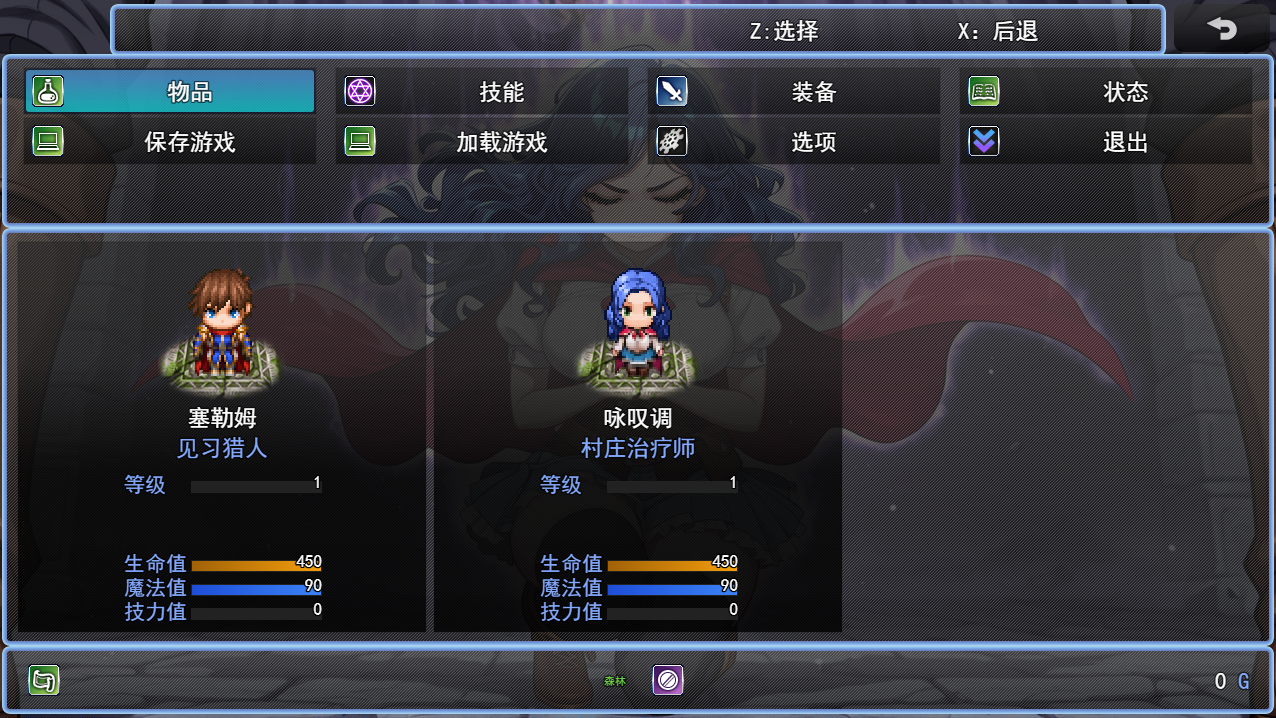Choose 保存游戏 to save the game

point(170,142)
